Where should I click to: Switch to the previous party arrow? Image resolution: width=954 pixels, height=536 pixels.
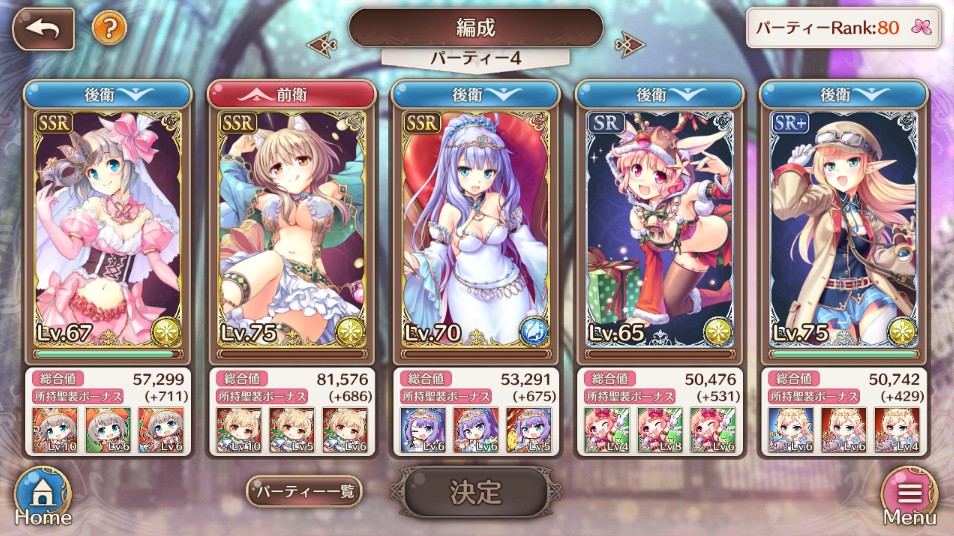[322, 43]
